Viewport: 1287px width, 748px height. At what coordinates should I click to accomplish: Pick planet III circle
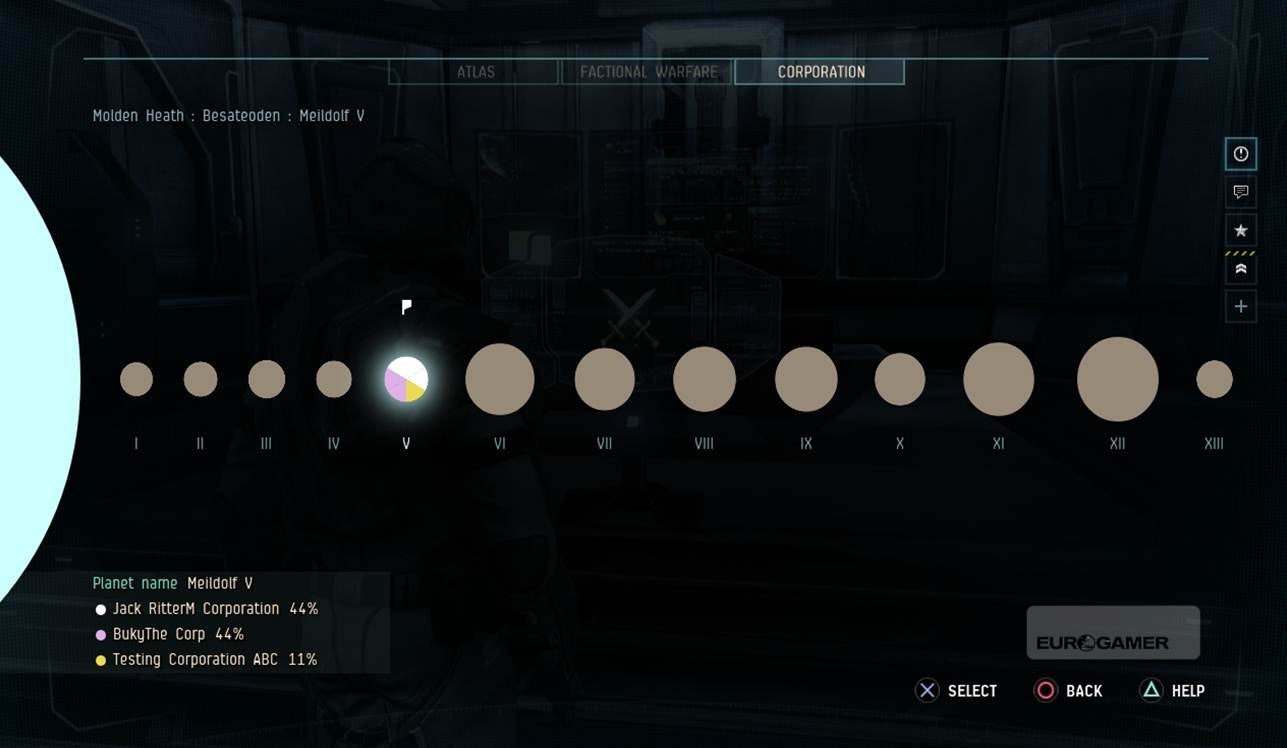tap(266, 379)
